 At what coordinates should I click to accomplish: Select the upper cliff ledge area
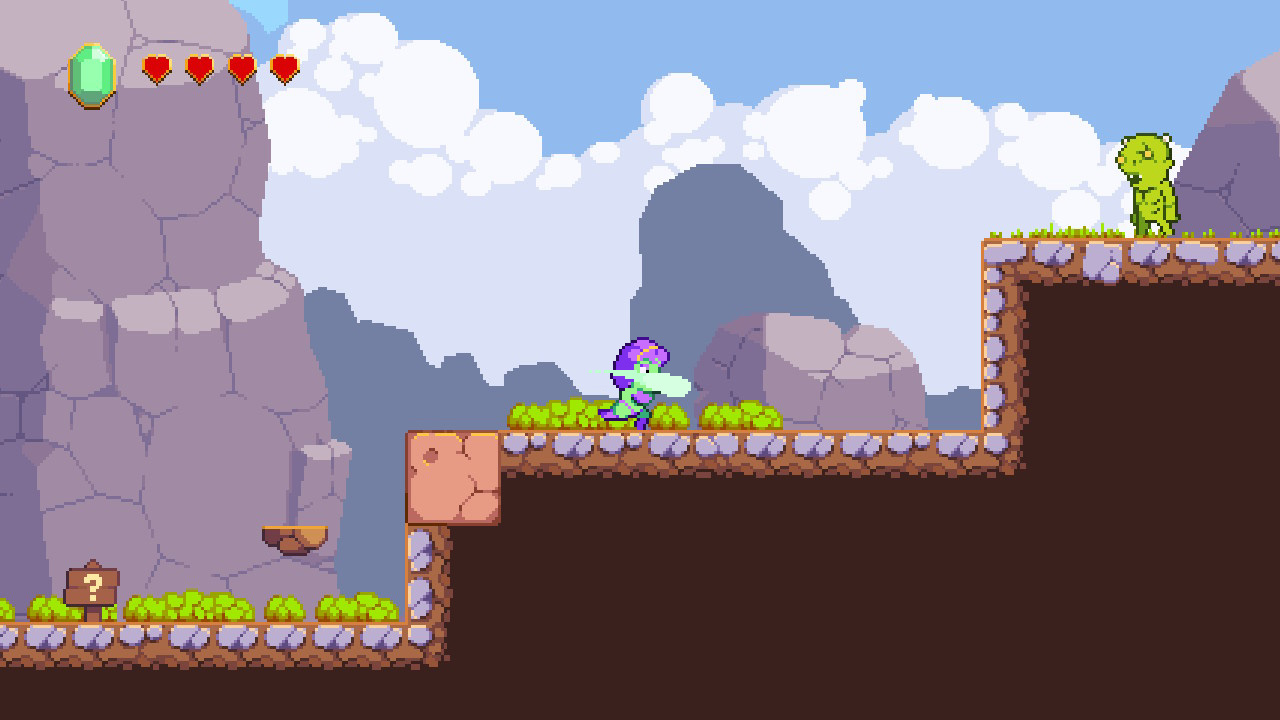(1090, 248)
